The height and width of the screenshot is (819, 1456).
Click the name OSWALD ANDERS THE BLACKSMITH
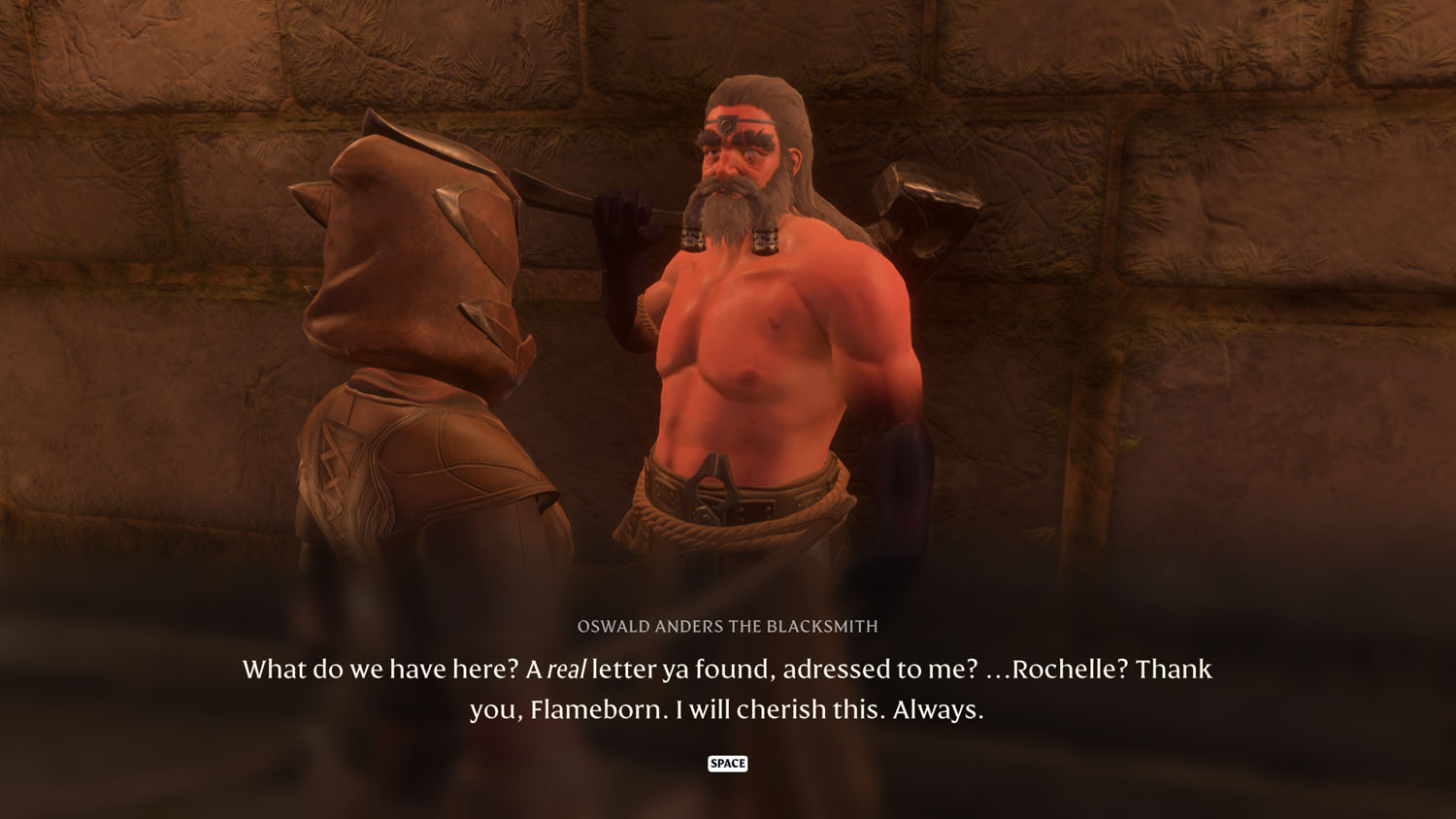[x=728, y=627]
